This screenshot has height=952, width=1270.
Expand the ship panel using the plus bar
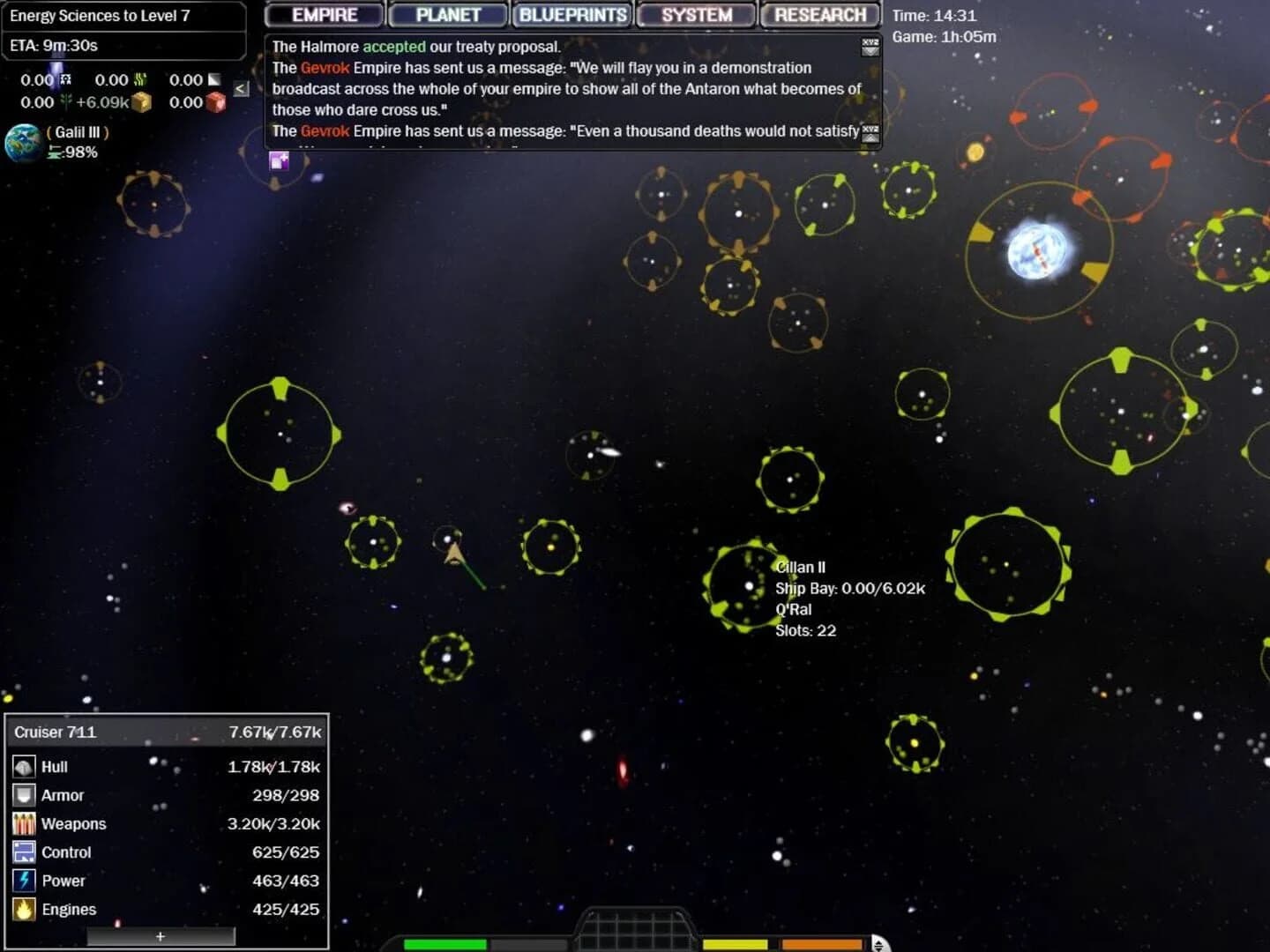(161, 936)
